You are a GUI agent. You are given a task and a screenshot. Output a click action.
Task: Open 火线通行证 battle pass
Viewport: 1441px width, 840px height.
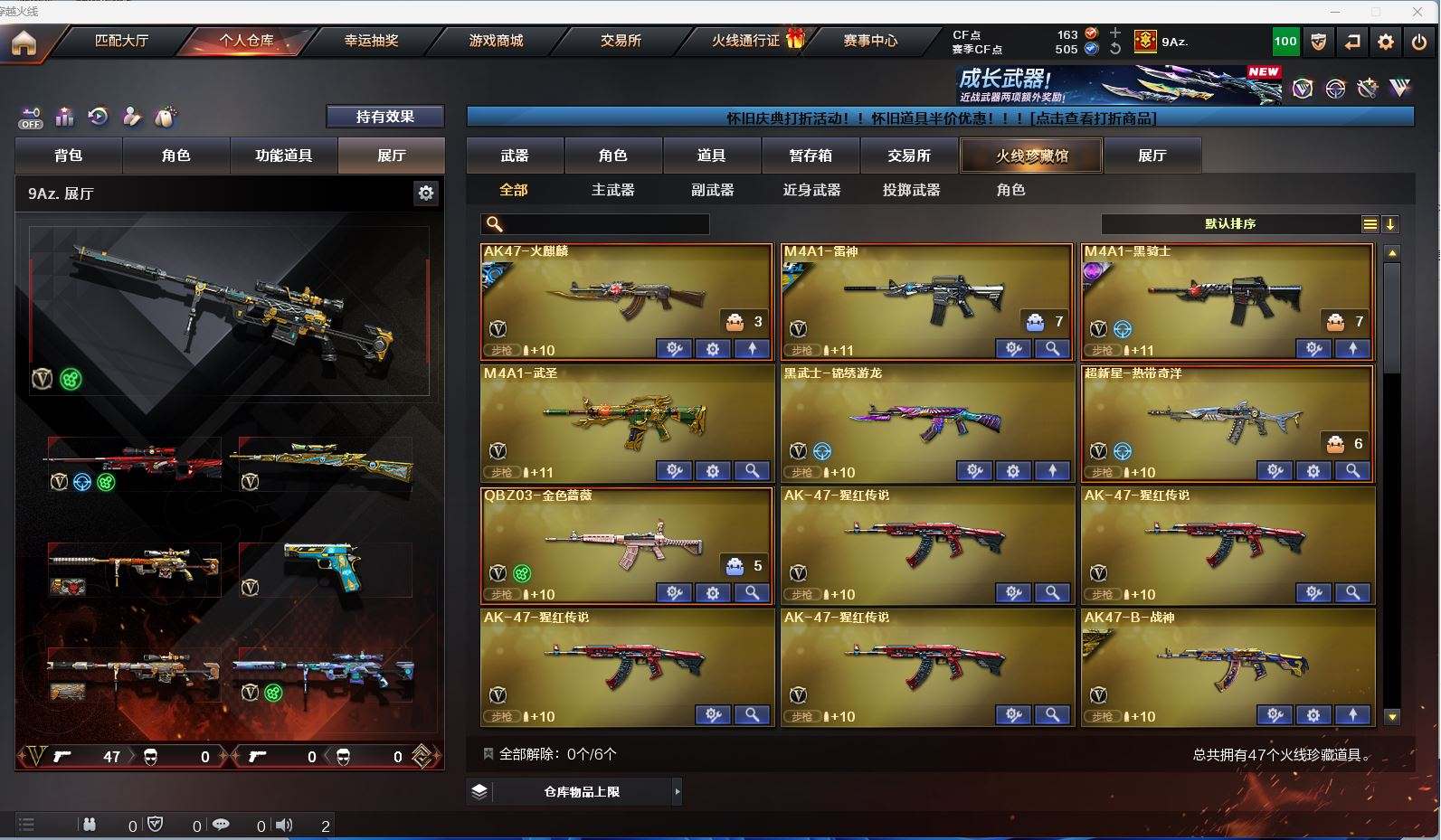[x=745, y=41]
